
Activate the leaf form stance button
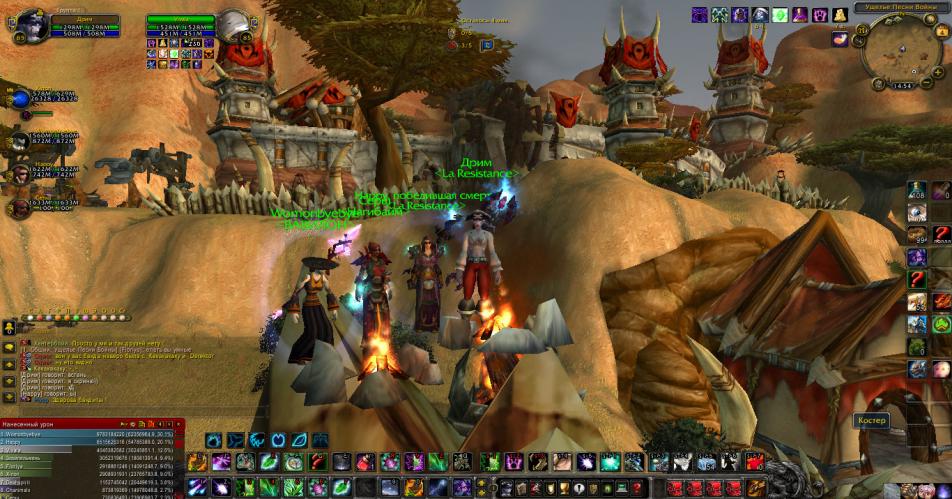point(299,440)
